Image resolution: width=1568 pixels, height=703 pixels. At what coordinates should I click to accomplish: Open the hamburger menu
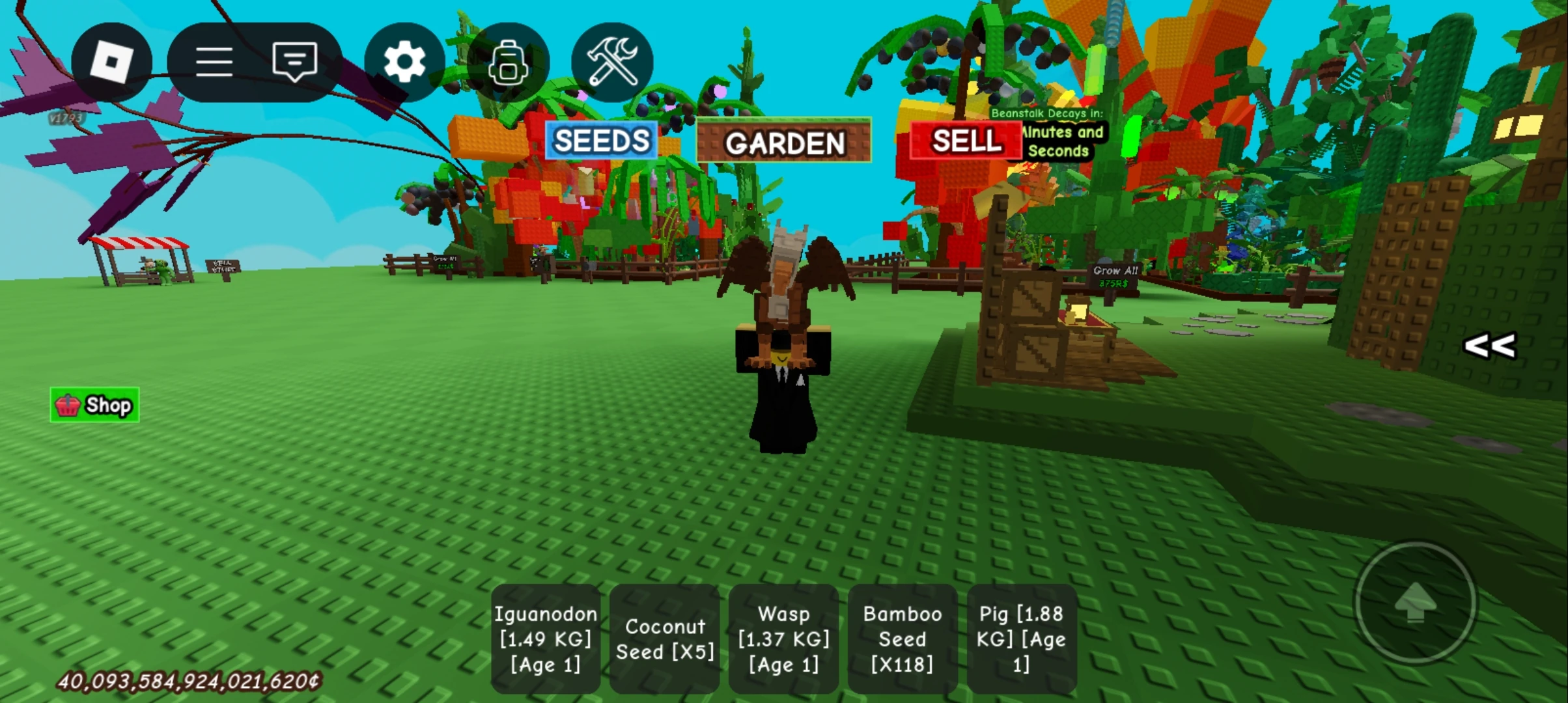click(215, 61)
